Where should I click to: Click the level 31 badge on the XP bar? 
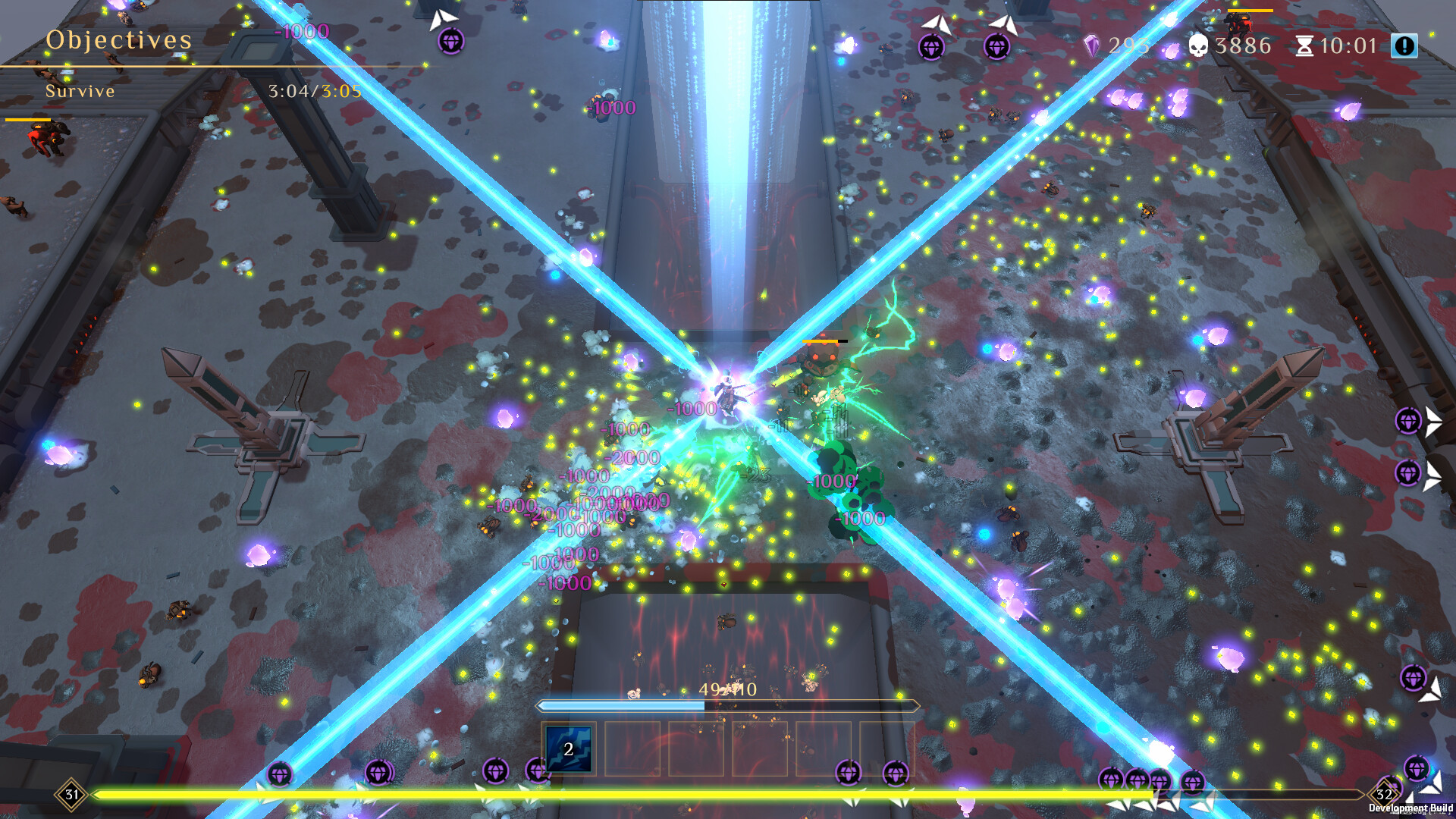(71, 795)
